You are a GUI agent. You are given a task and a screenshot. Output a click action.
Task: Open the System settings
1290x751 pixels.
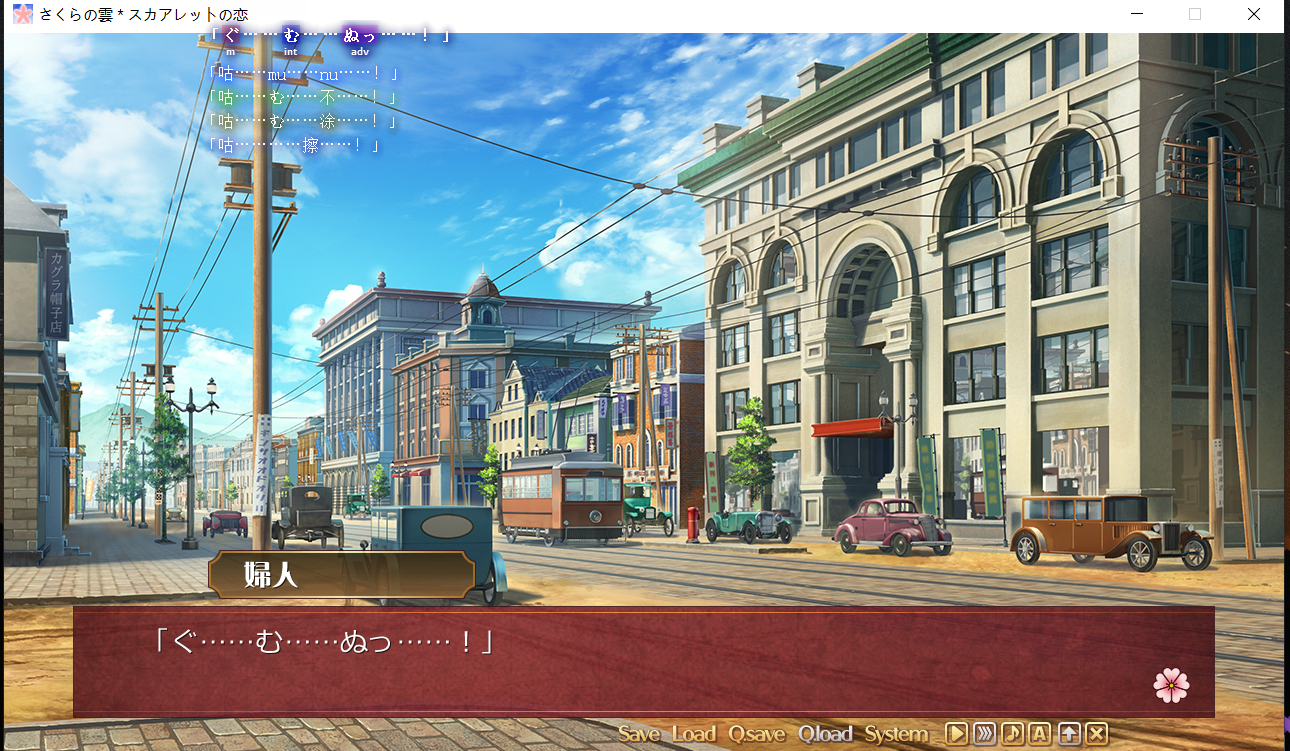point(896,734)
